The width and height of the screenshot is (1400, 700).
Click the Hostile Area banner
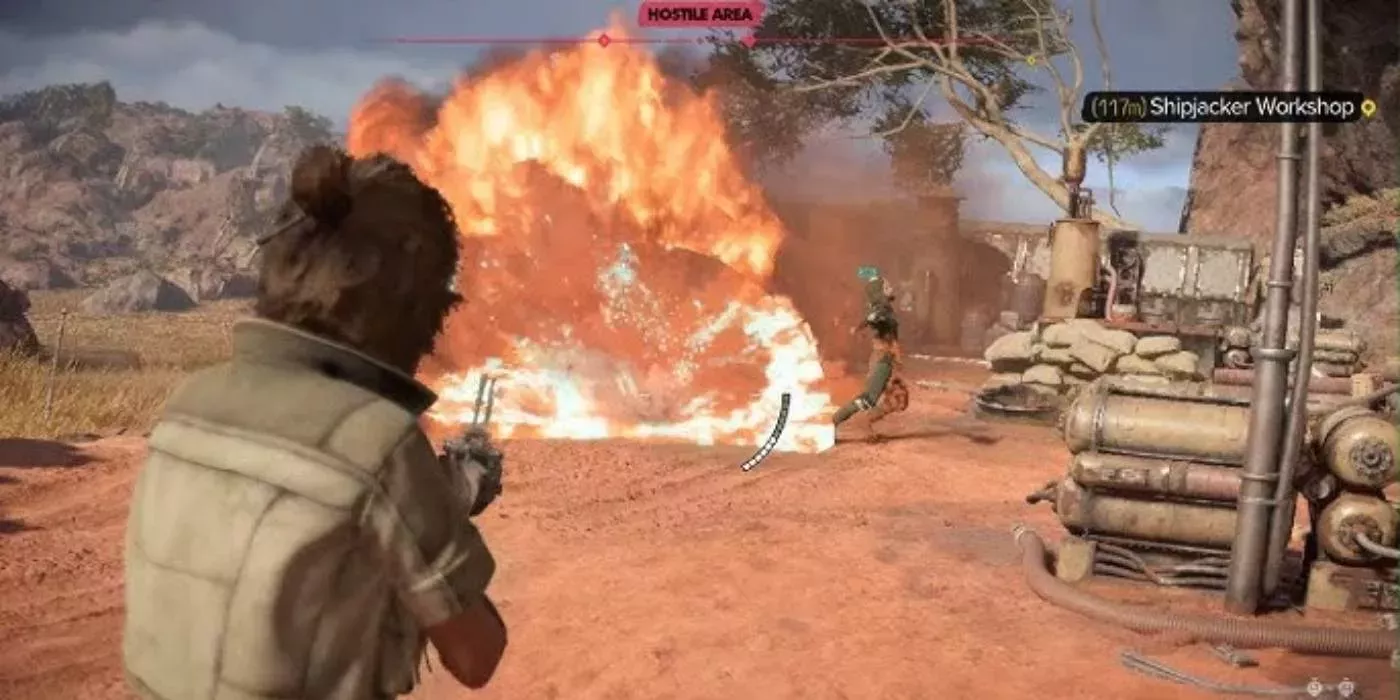[x=701, y=14]
